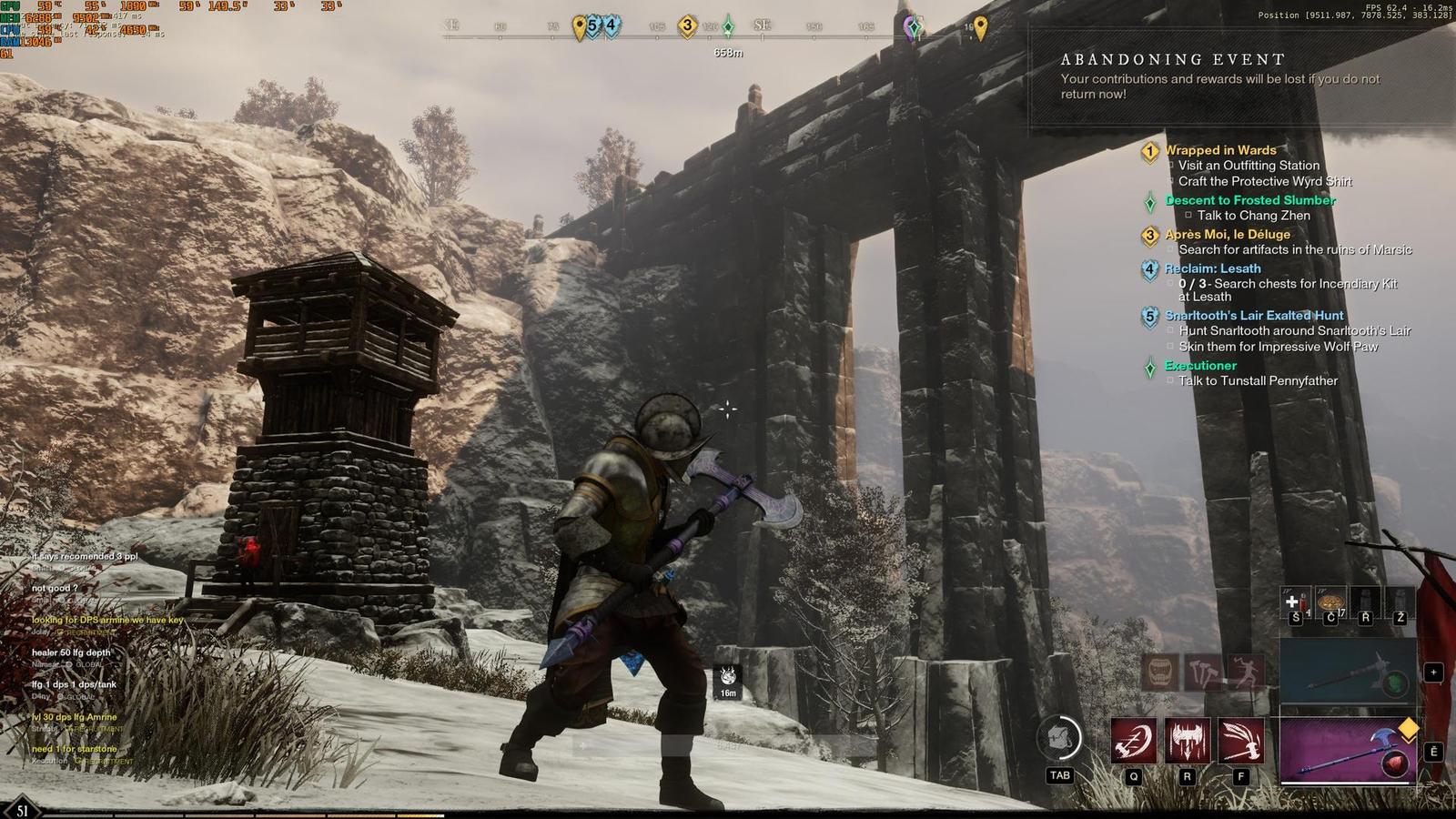Choose the Reclaim: Lesath quest entry

(x=1213, y=268)
